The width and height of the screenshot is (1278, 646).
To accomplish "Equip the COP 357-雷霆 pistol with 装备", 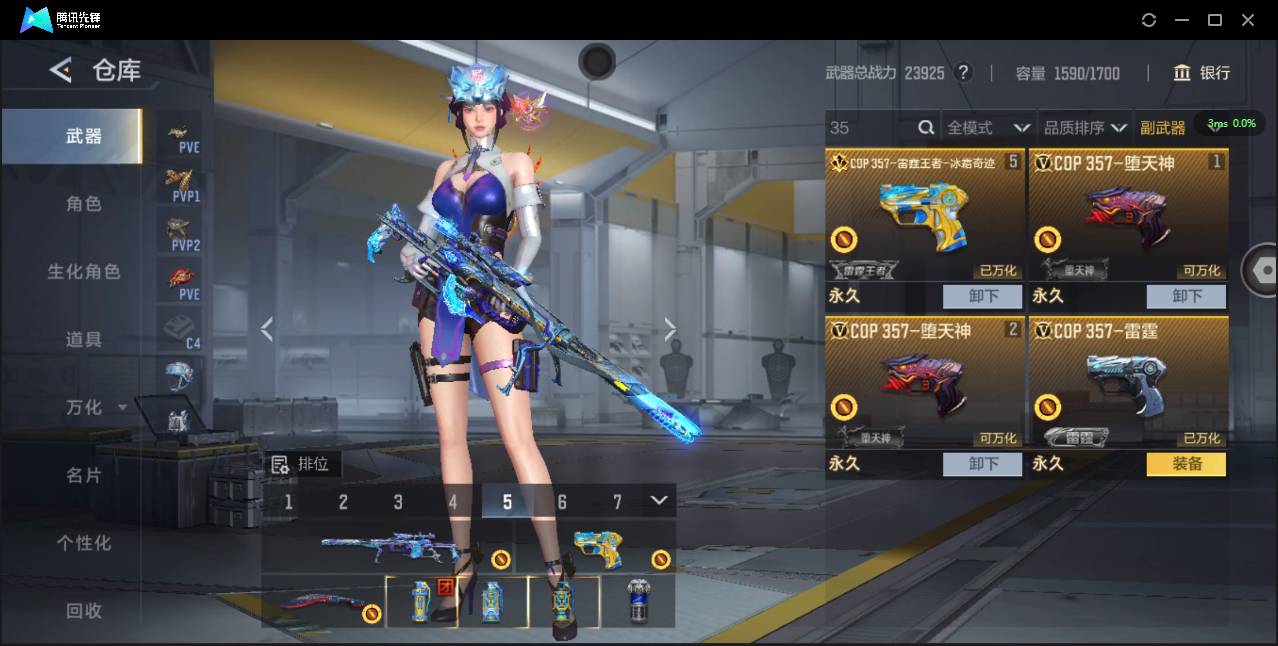I will pyautogui.click(x=1186, y=464).
